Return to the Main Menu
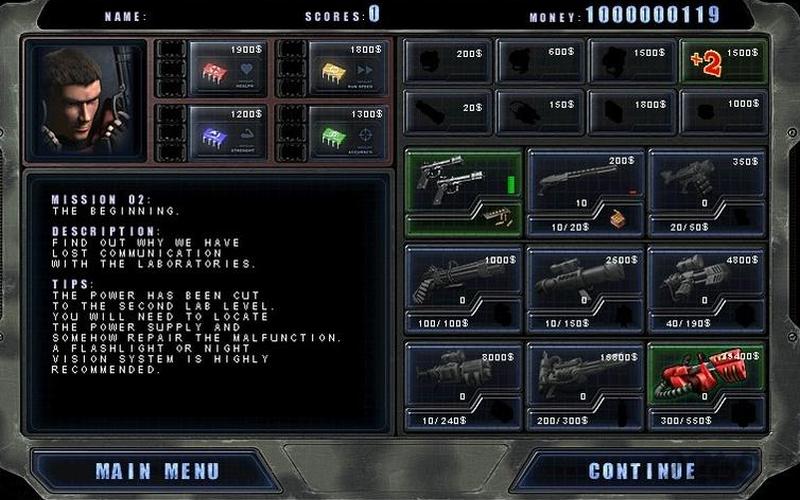The width and height of the screenshot is (800, 500). [x=157, y=470]
